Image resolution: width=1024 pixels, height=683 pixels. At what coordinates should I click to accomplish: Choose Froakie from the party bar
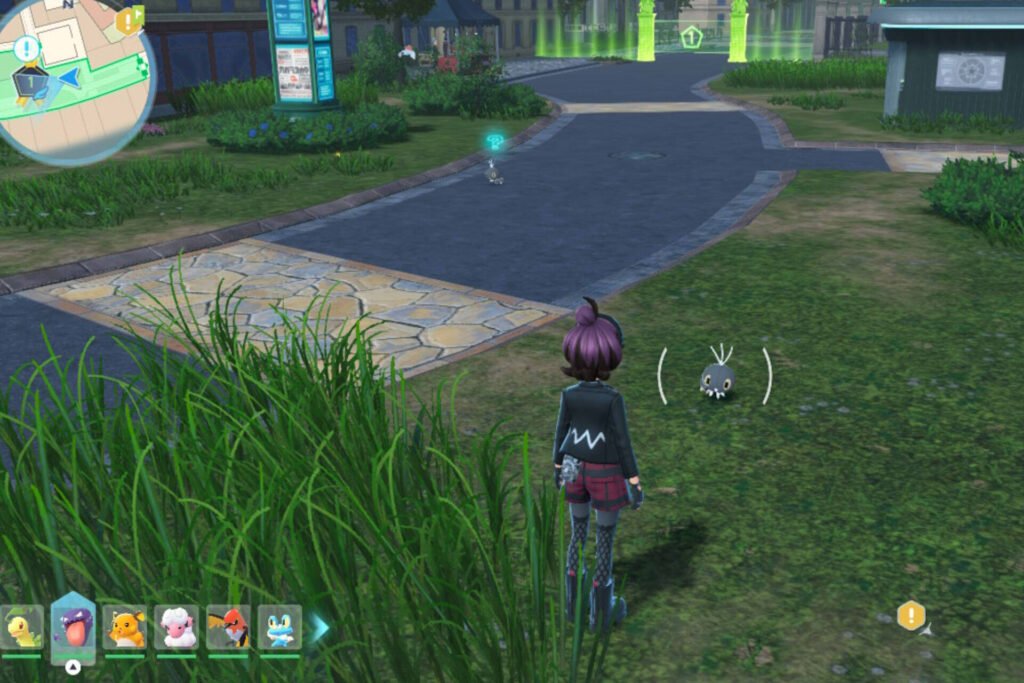279,628
